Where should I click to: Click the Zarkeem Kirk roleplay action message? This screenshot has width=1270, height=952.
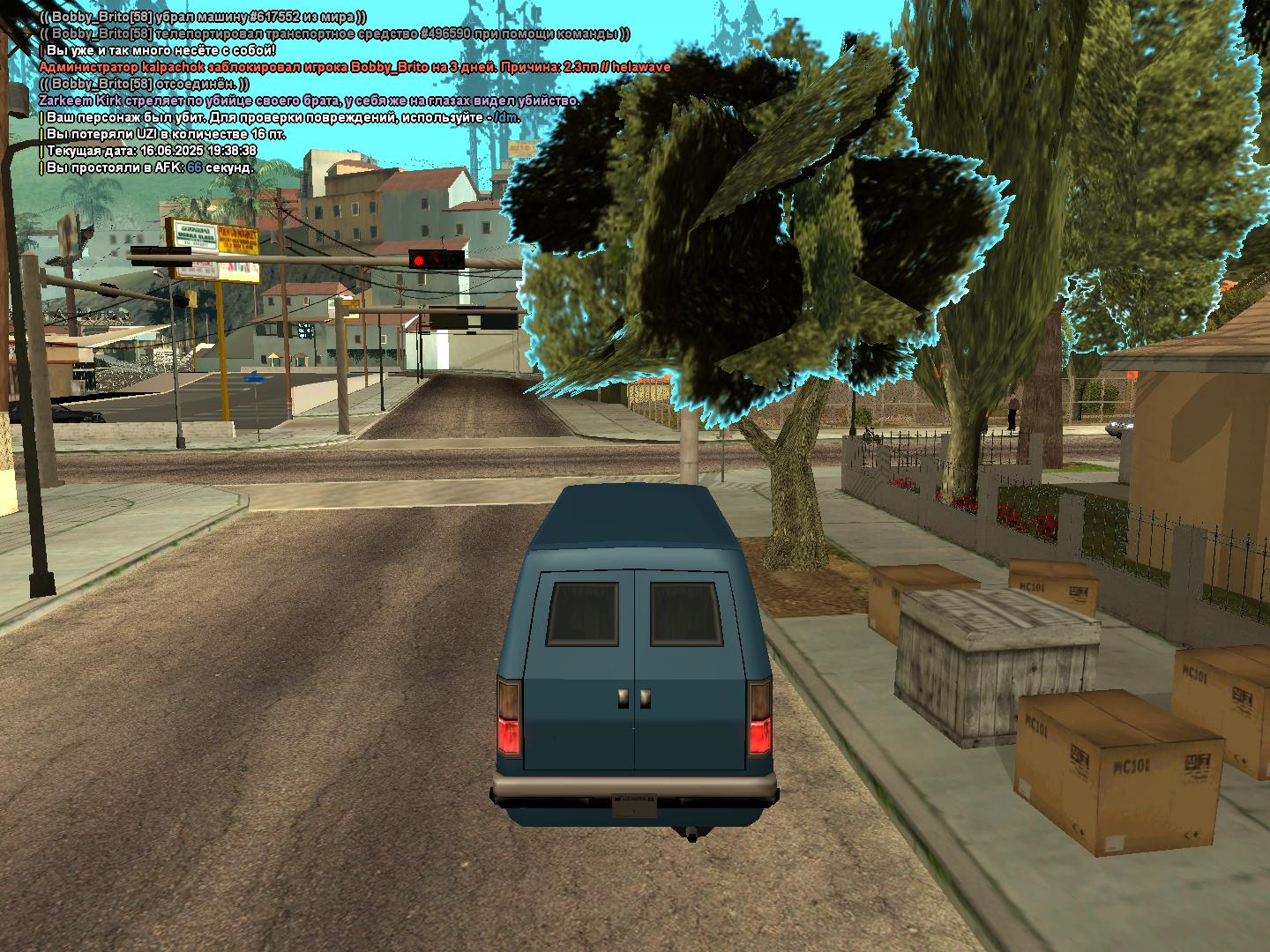coord(309,100)
